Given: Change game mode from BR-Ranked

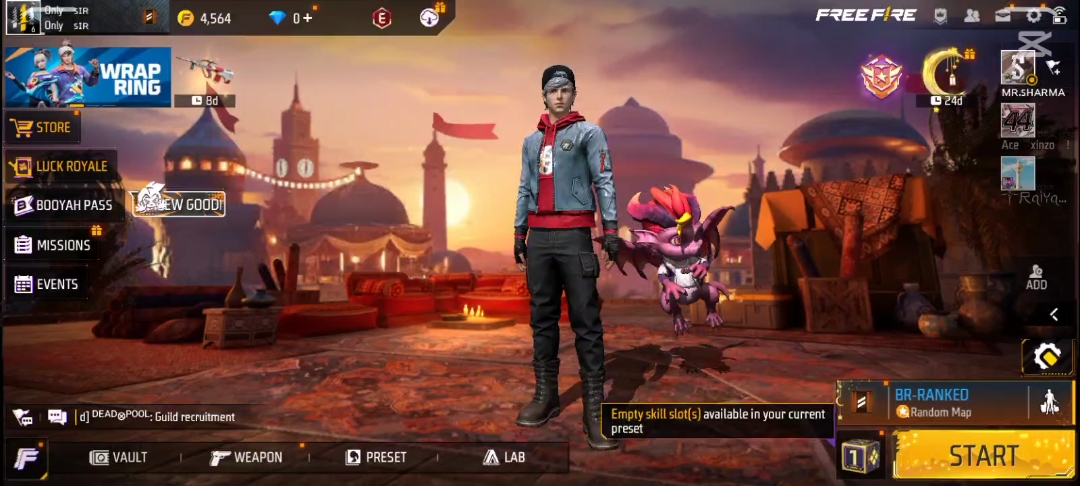Looking at the screenshot, I should (930, 402).
